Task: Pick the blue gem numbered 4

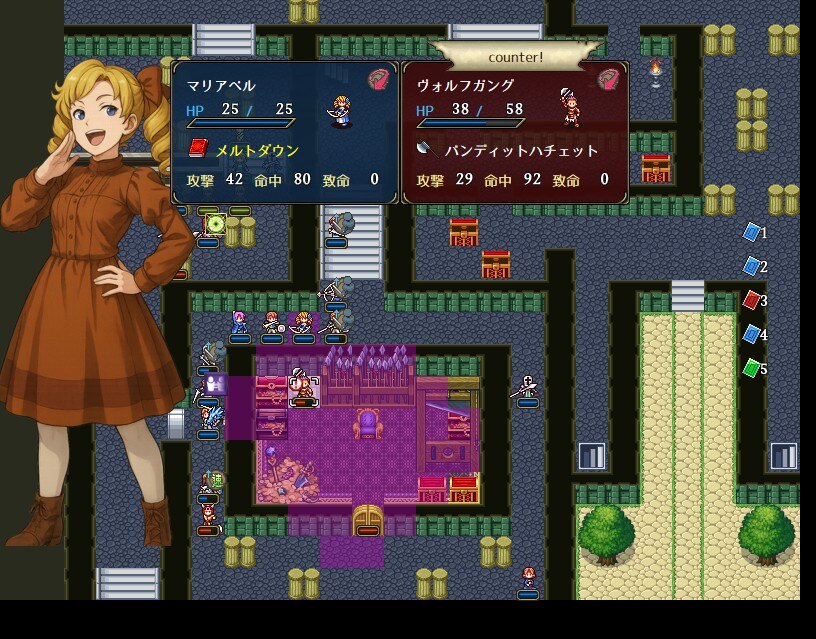Action: coord(752,334)
